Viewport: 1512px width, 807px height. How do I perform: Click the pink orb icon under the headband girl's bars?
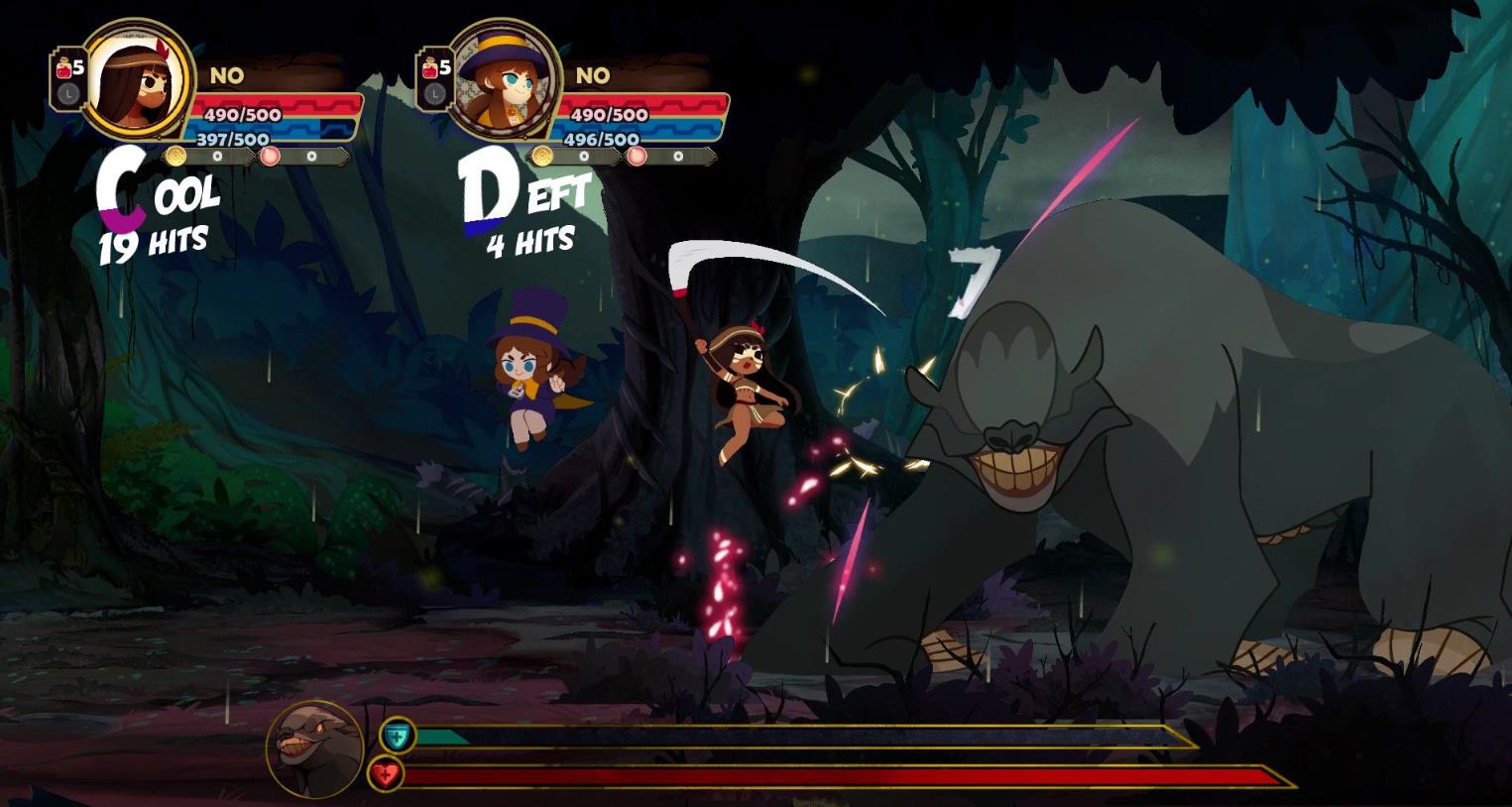[270, 156]
